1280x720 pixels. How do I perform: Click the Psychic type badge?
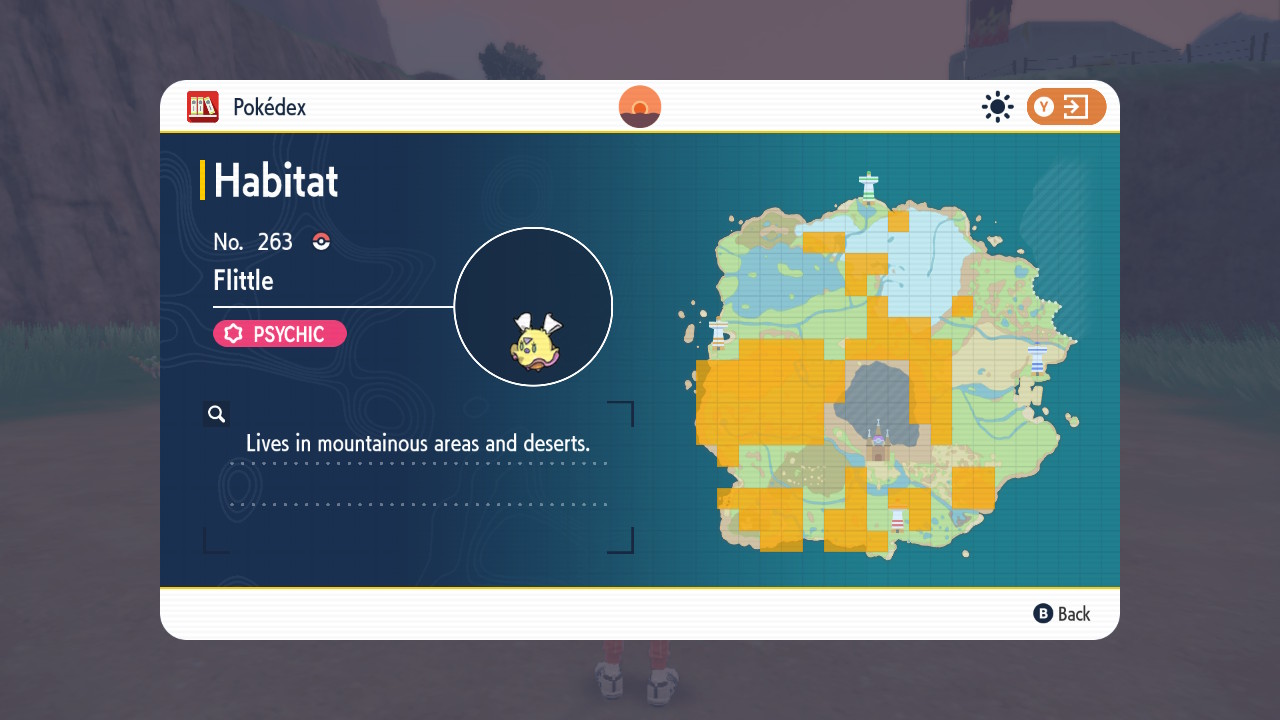[x=279, y=333]
